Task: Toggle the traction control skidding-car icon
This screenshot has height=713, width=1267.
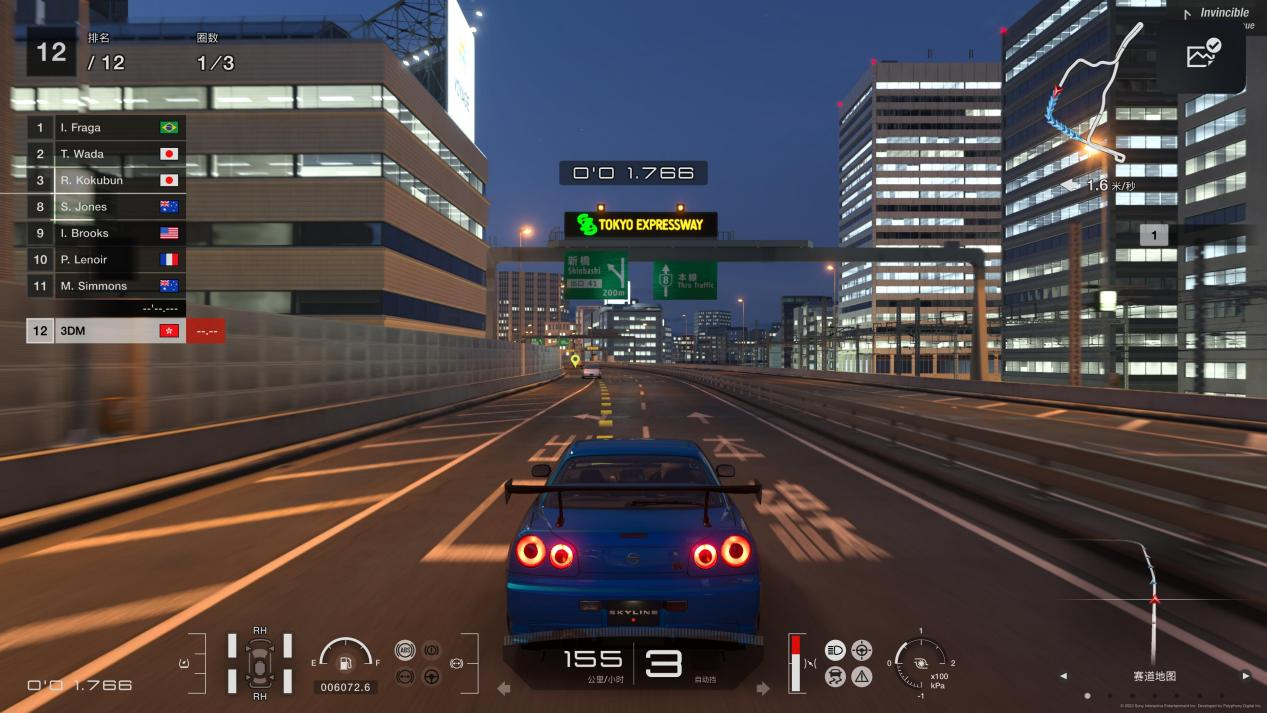Action: (835, 677)
